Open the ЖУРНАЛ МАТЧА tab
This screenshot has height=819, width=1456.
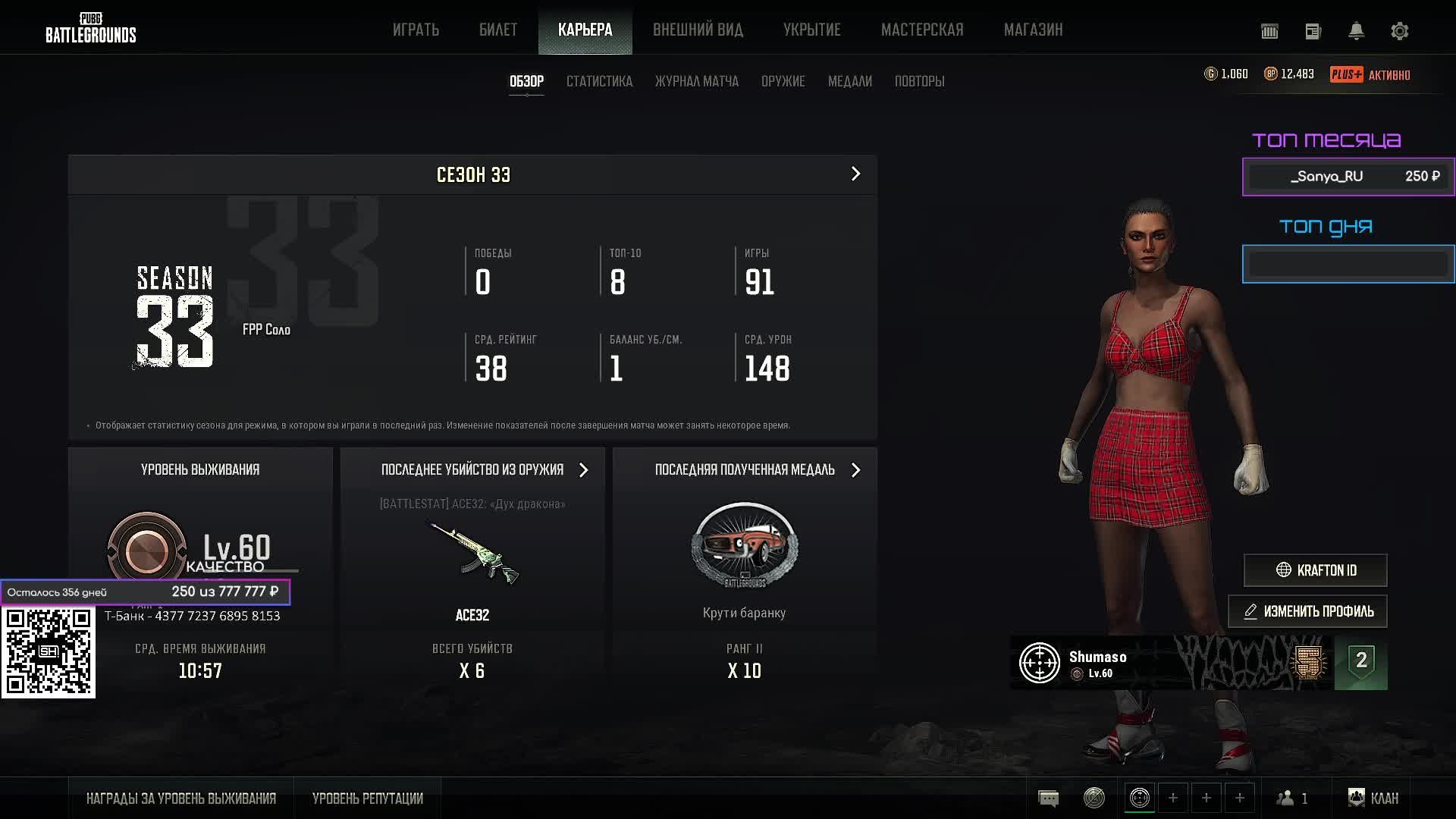click(696, 81)
